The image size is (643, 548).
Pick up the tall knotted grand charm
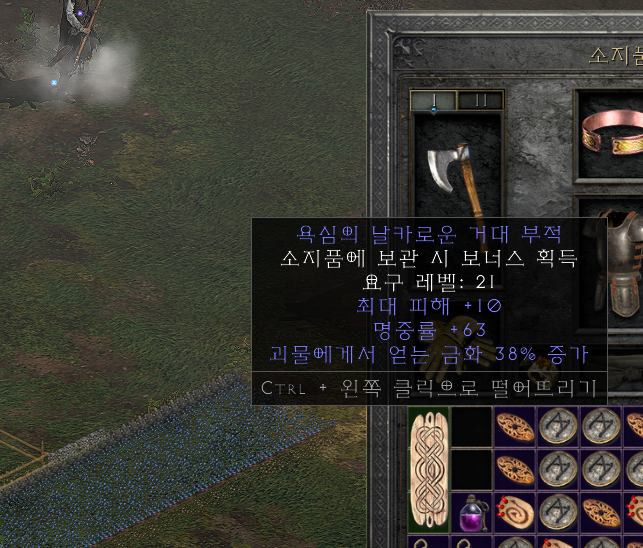pyautogui.click(x=429, y=471)
